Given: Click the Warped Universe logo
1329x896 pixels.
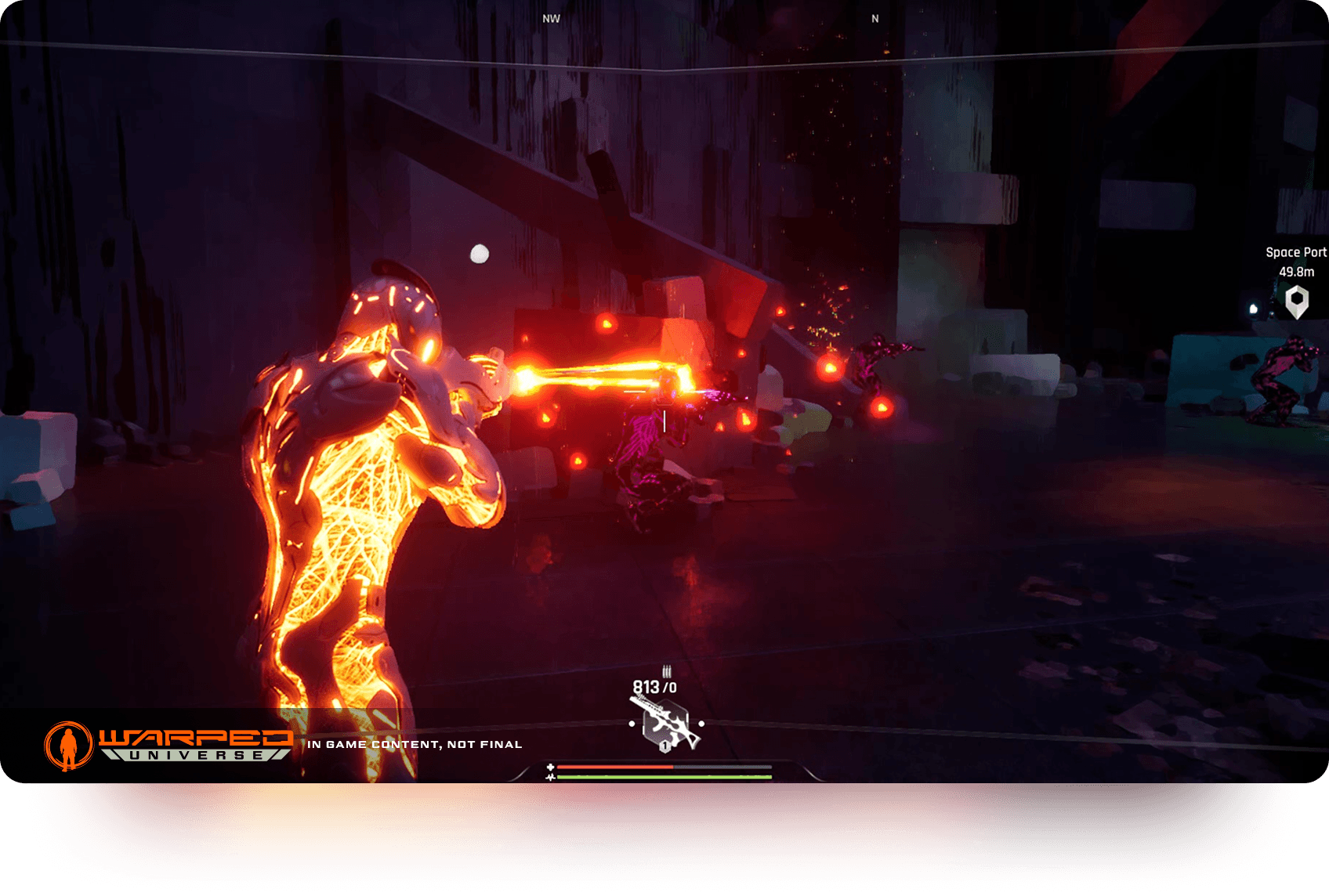Looking at the screenshot, I should click(168, 745).
